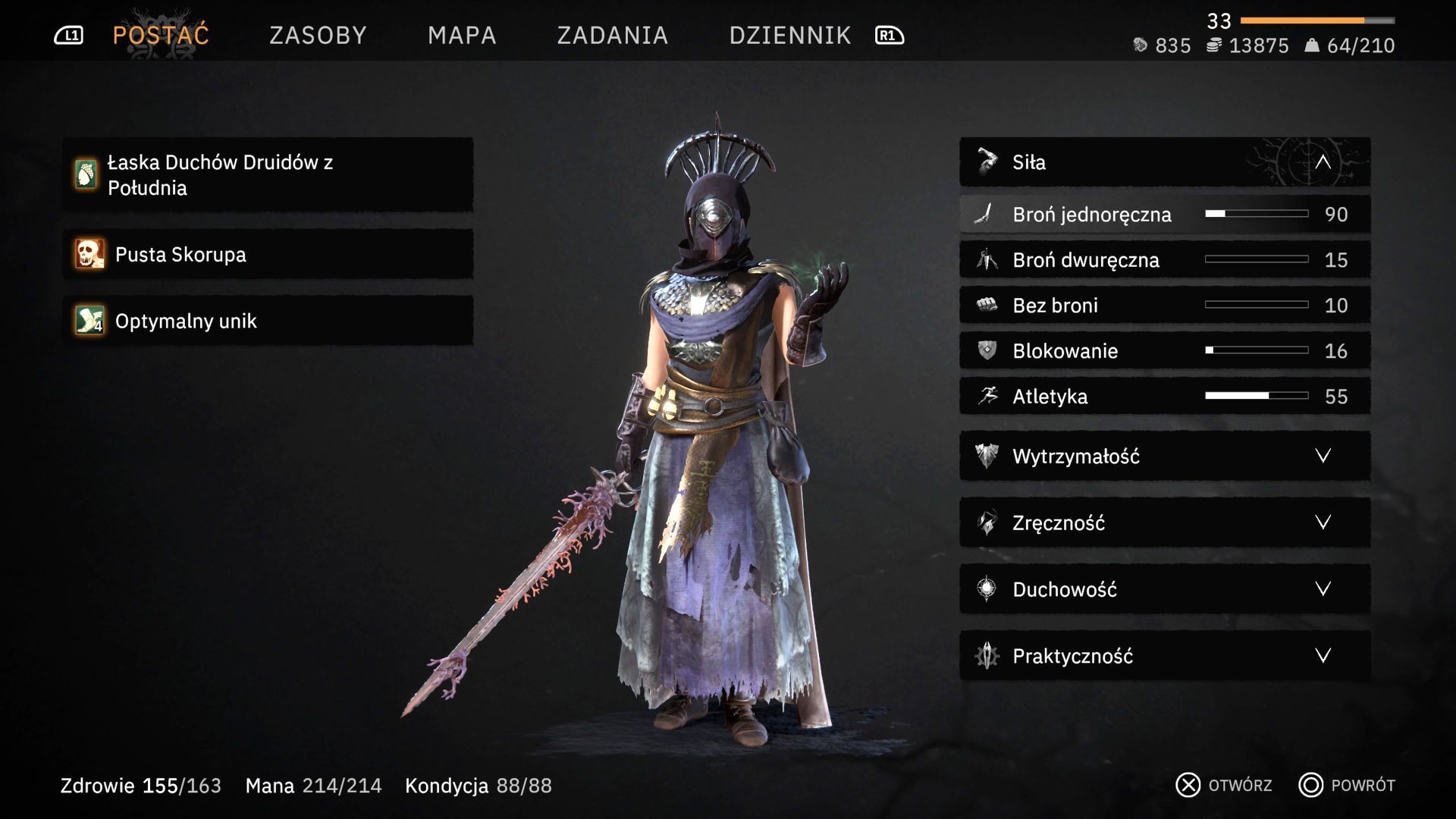This screenshot has width=1456, height=819.
Task: Open the Blokowanie skill row
Action: [1165, 351]
